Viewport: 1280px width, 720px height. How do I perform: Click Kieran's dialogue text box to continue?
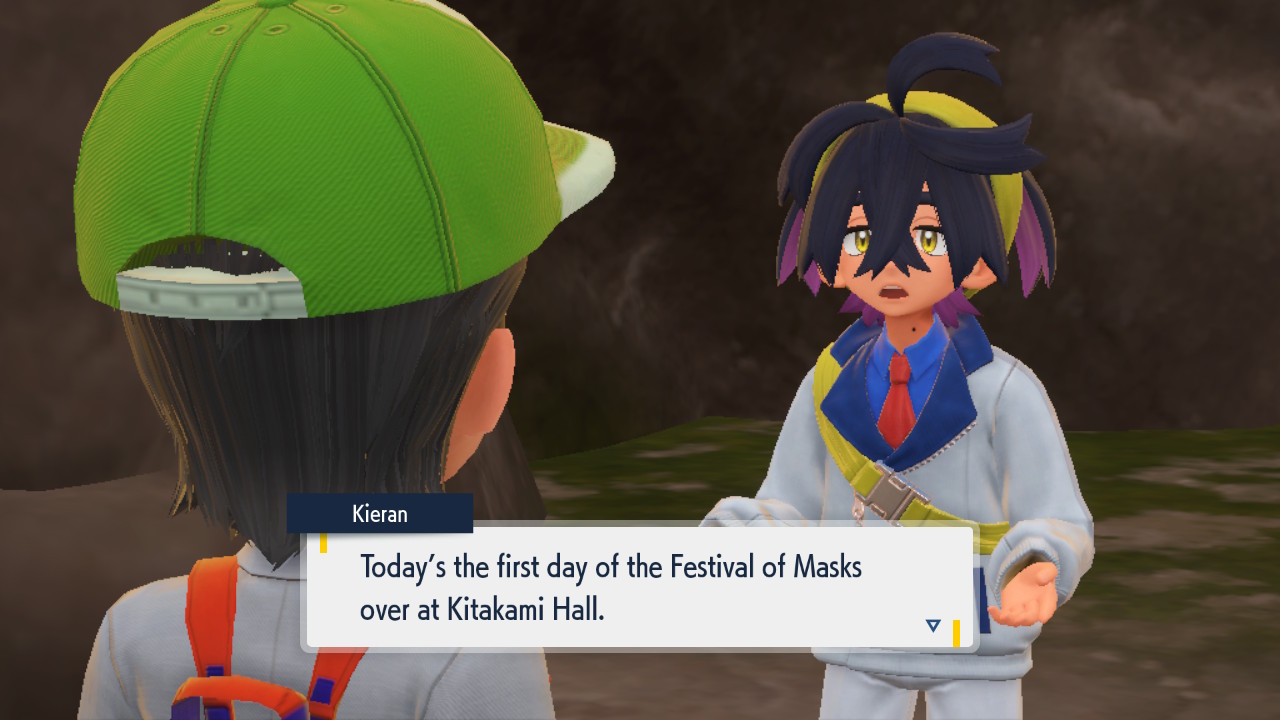(x=640, y=587)
